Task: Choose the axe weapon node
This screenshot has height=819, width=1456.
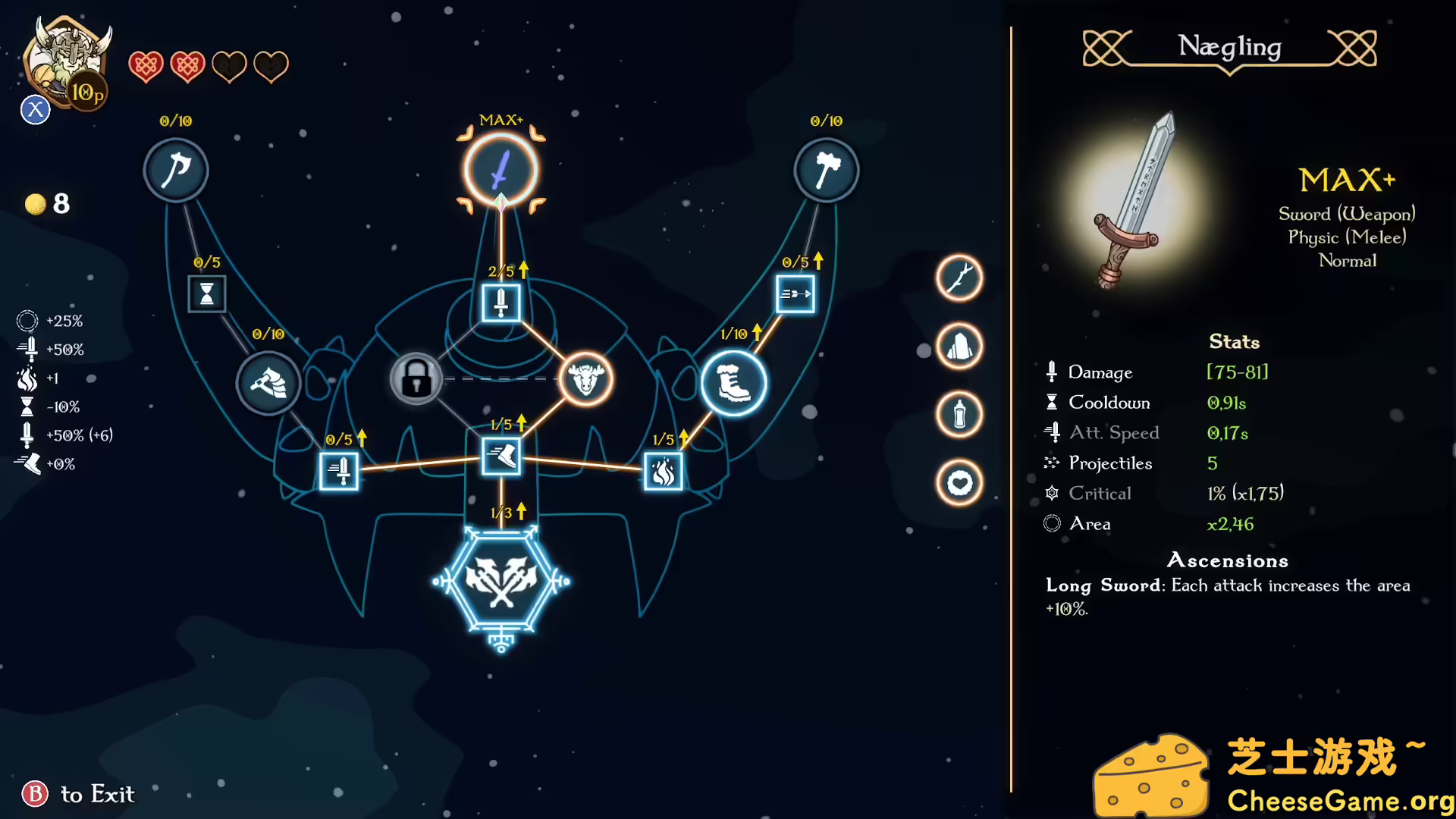Action: click(x=176, y=170)
